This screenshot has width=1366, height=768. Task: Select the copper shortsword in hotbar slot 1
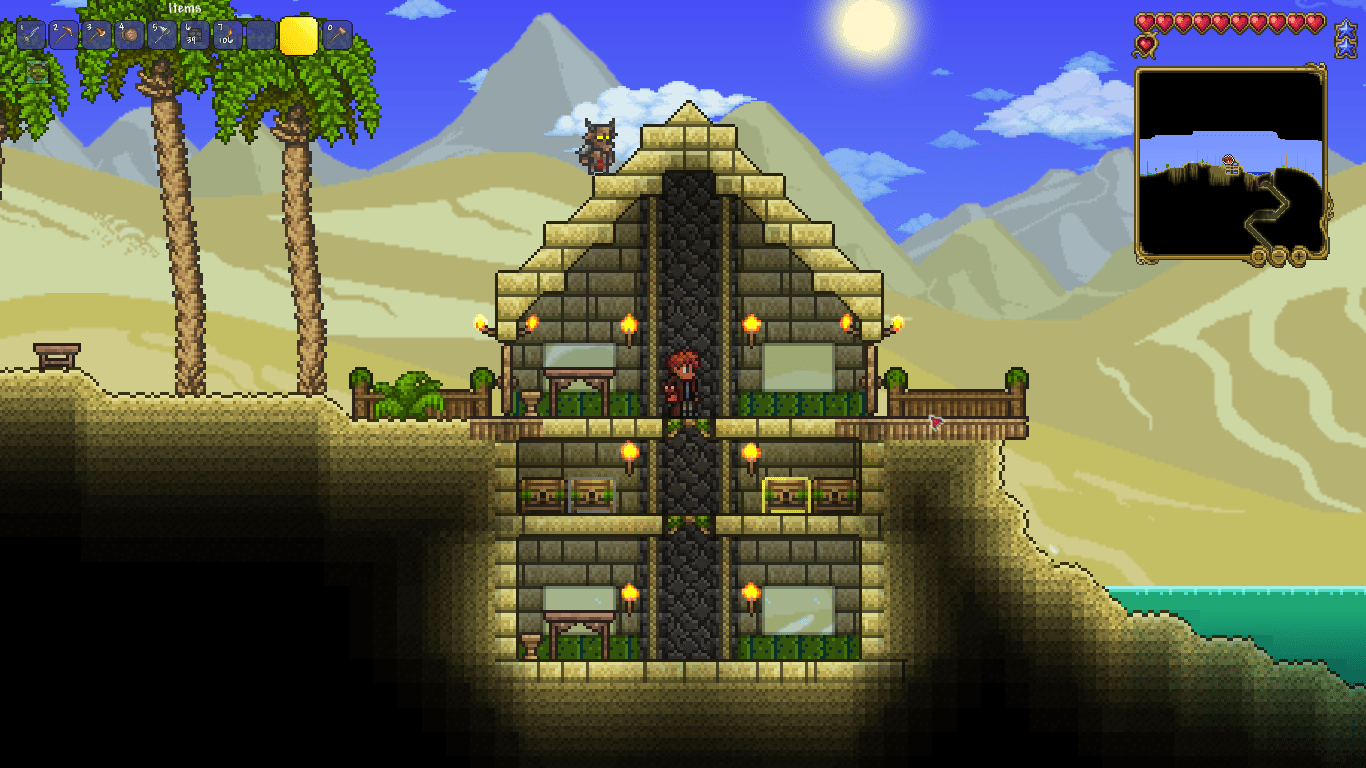(x=32, y=33)
